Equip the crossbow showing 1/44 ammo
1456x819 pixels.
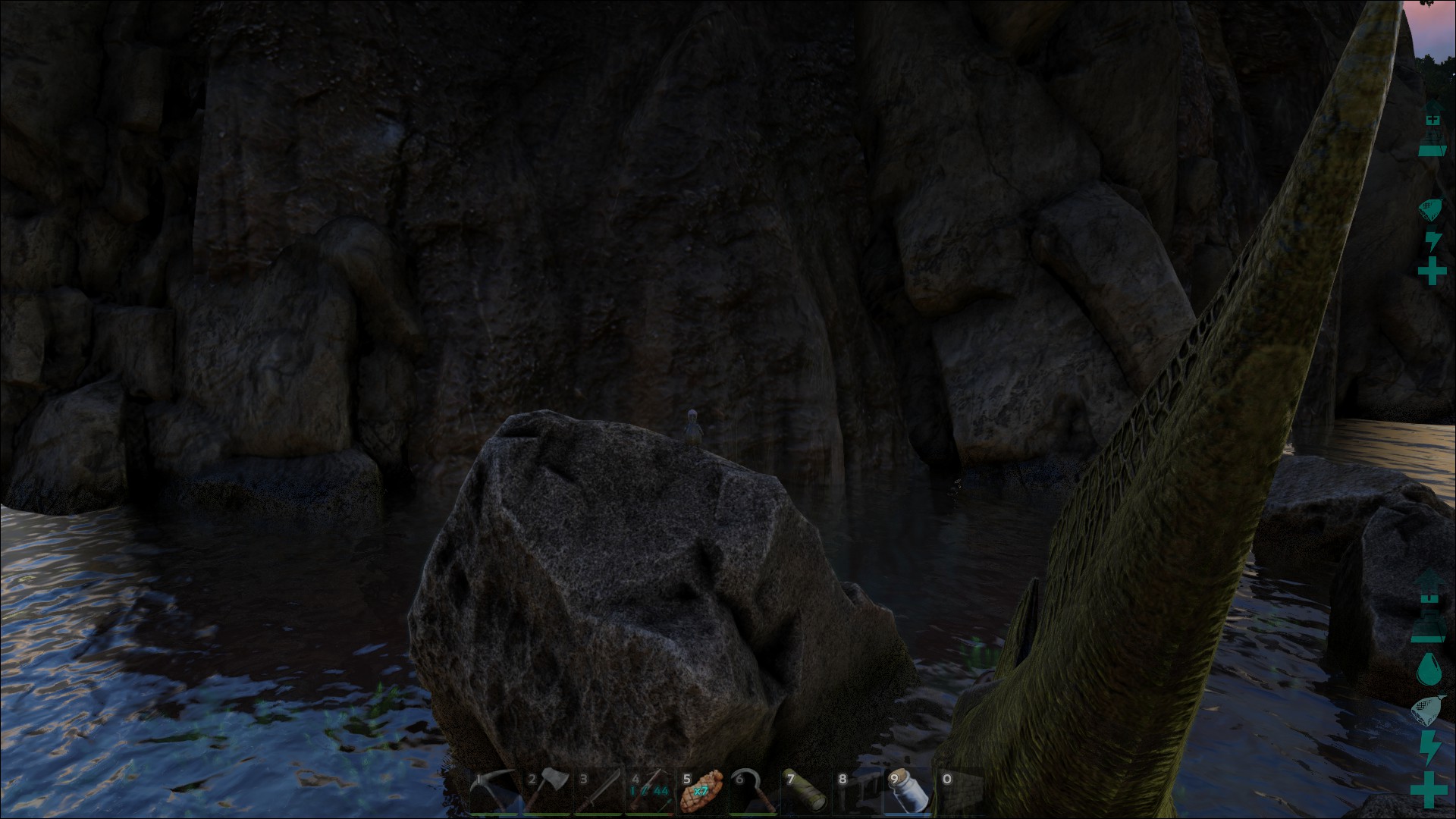pyautogui.click(x=650, y=792)
